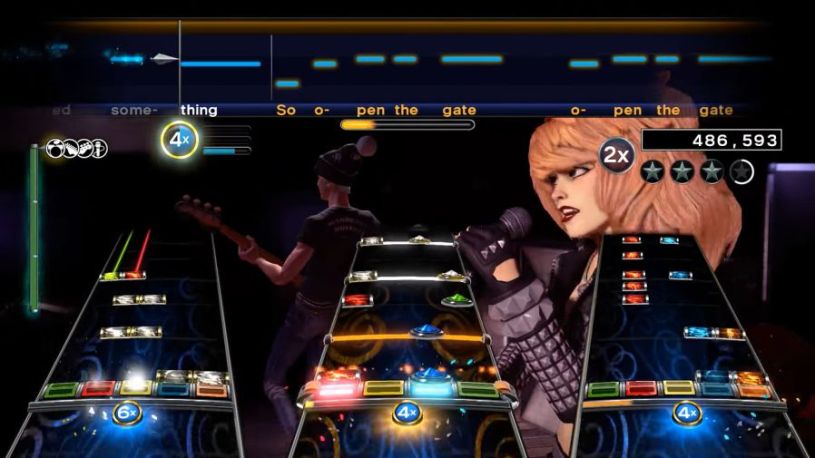Click green fret target on the 6x guitar track
This screenshot has width=815, height=458.
[61, 389]
